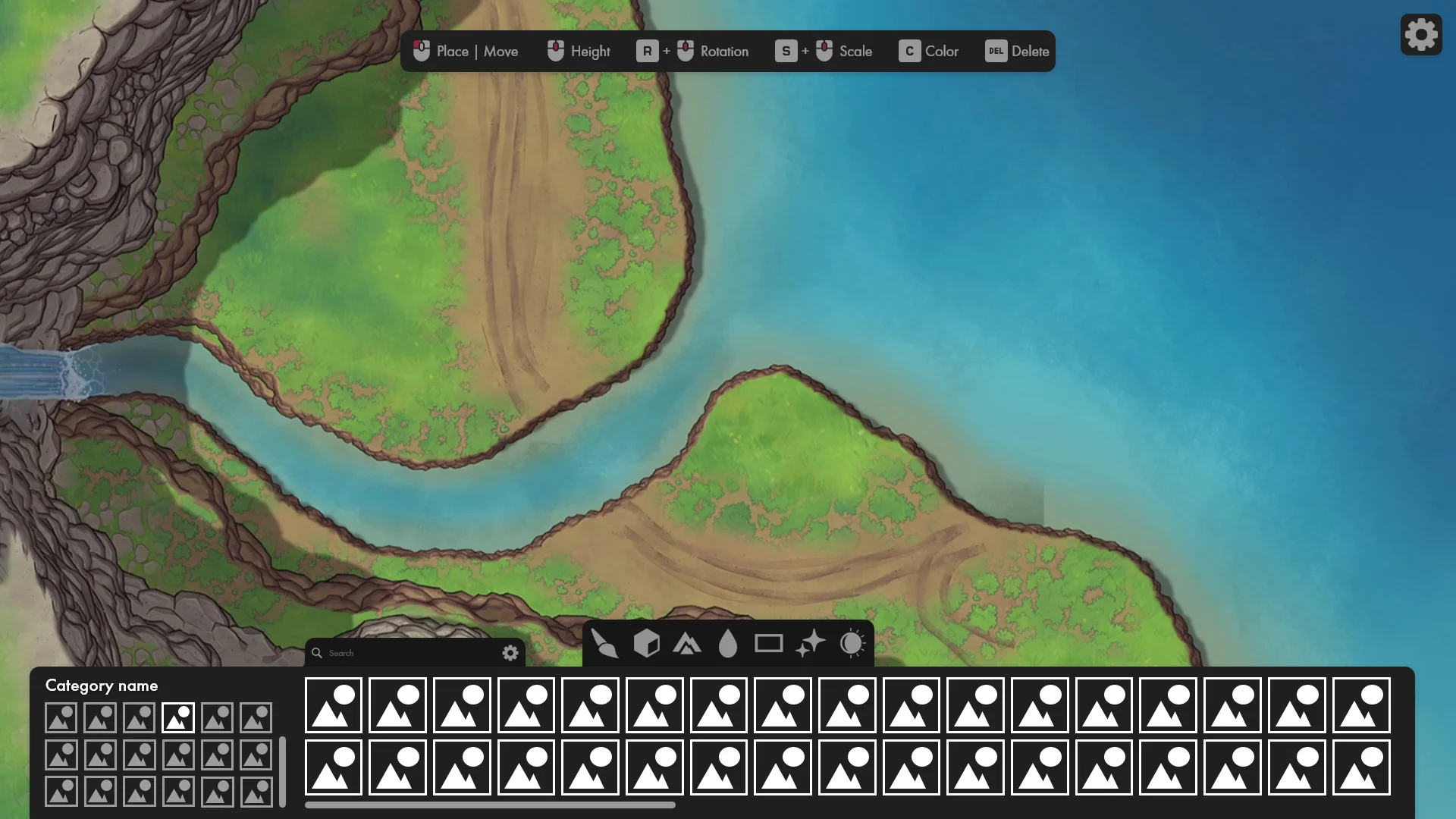Open the main Settings gear top right

coord(1420,34)
